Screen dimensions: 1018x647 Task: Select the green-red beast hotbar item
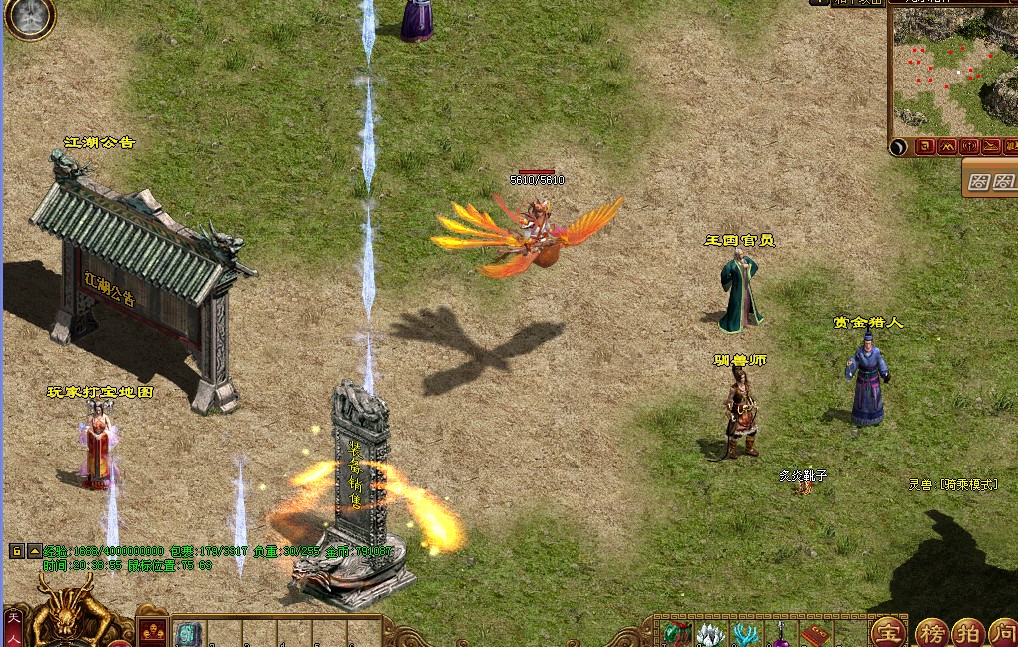click(x=676, y=634)
